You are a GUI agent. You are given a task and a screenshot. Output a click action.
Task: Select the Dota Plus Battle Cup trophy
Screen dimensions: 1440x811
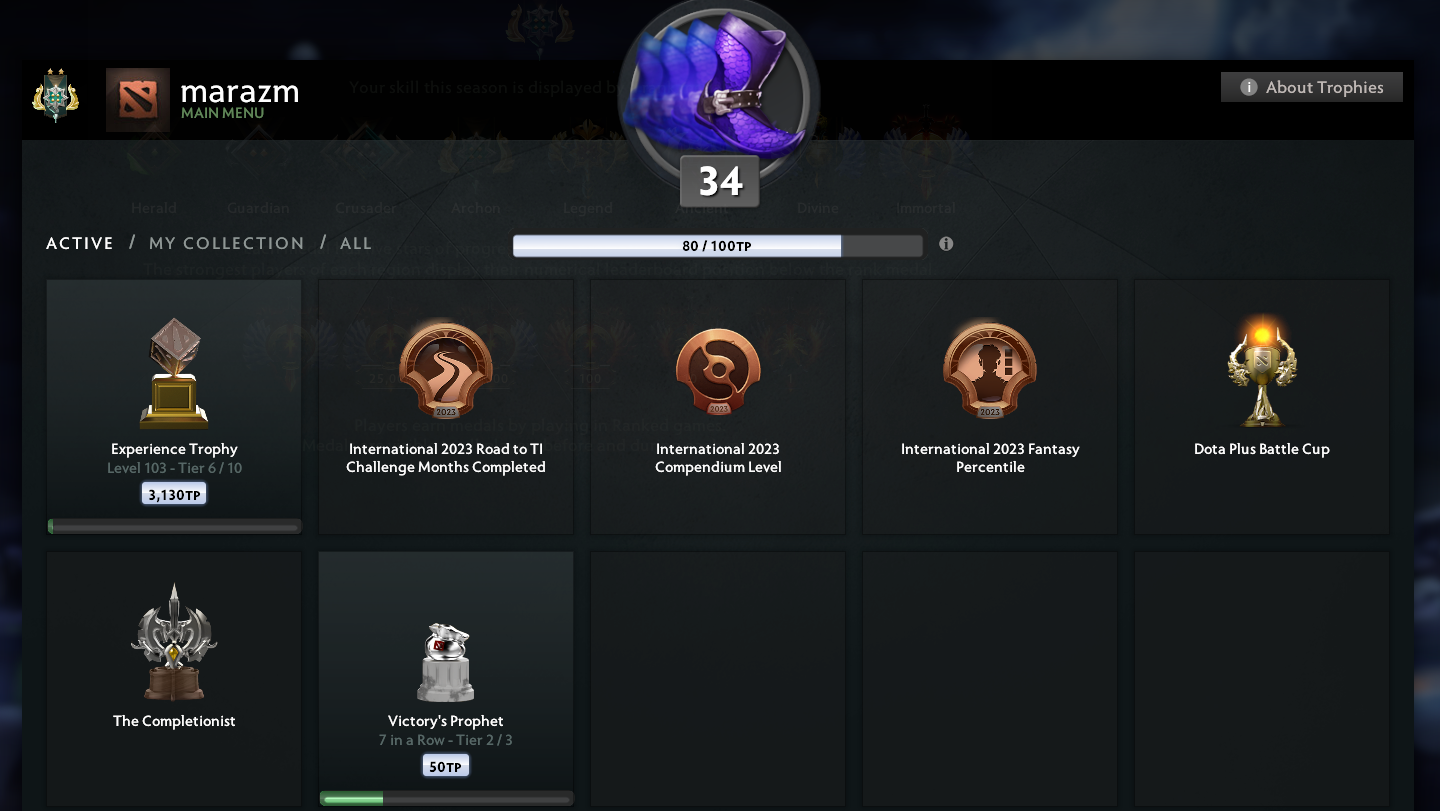coord(1261,368)
